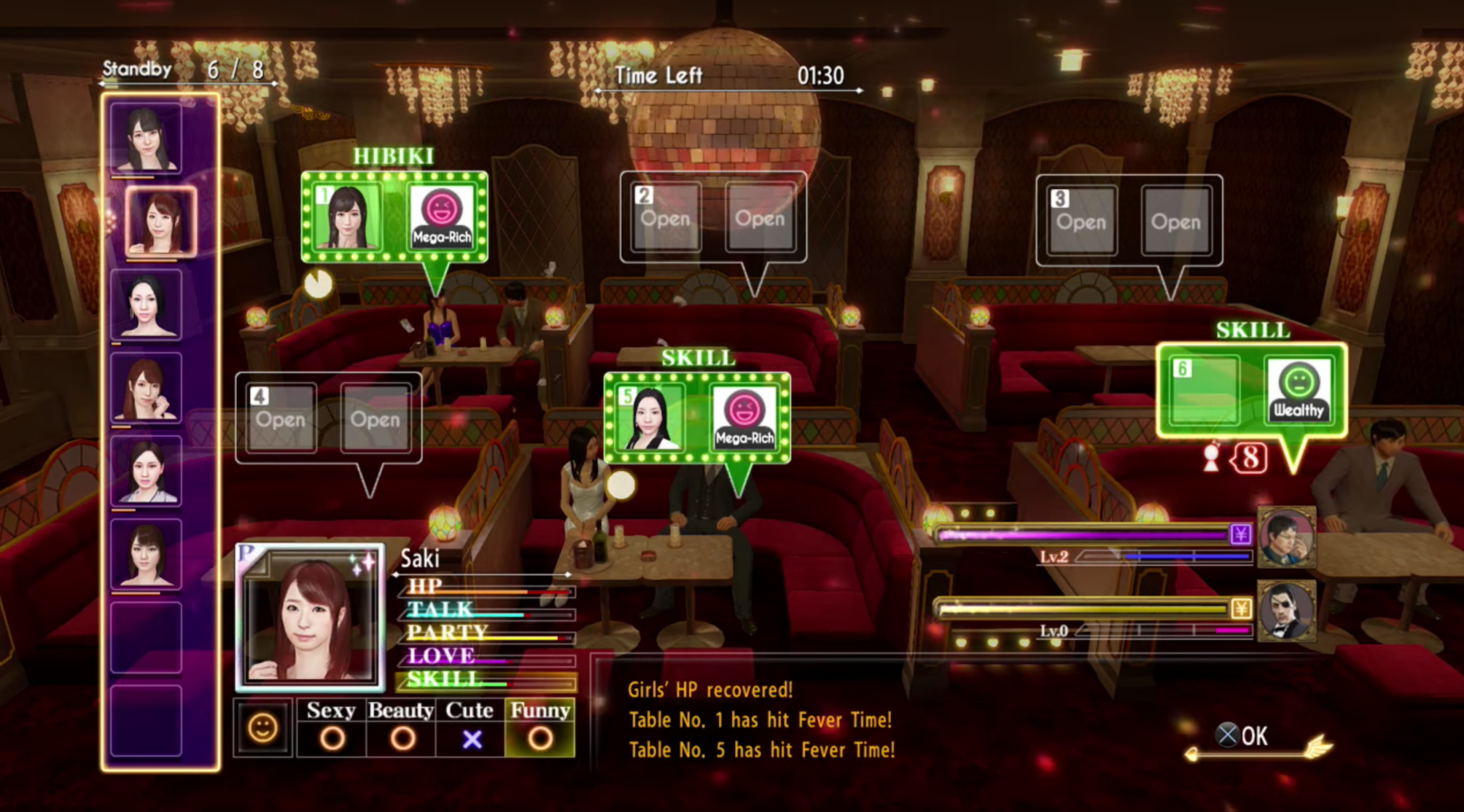Select the Mega-Rich customer icon at Hibiki's table

pyautogui.click(x=441, y=216)
